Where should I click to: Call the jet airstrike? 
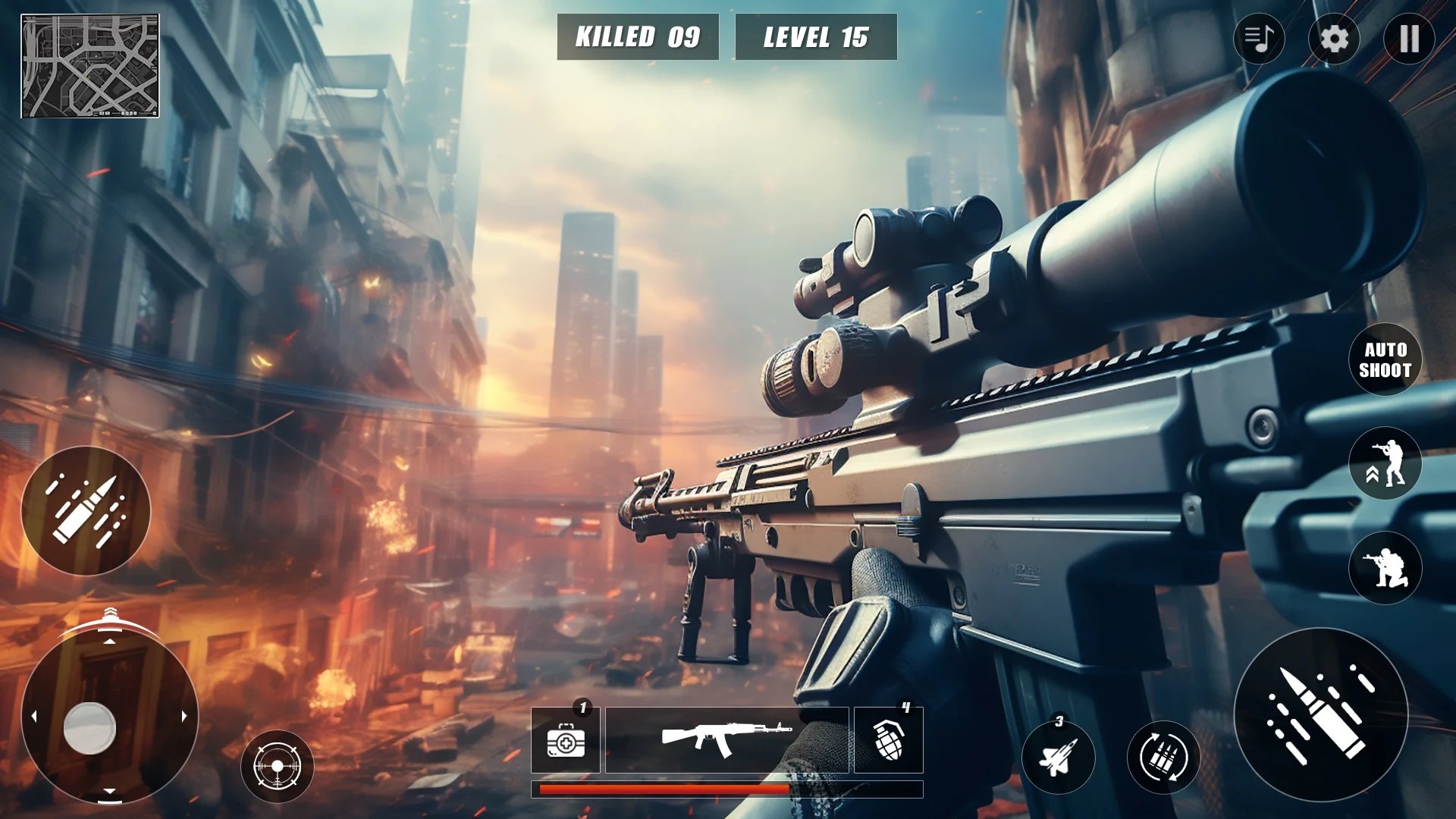pos(1058,757)
